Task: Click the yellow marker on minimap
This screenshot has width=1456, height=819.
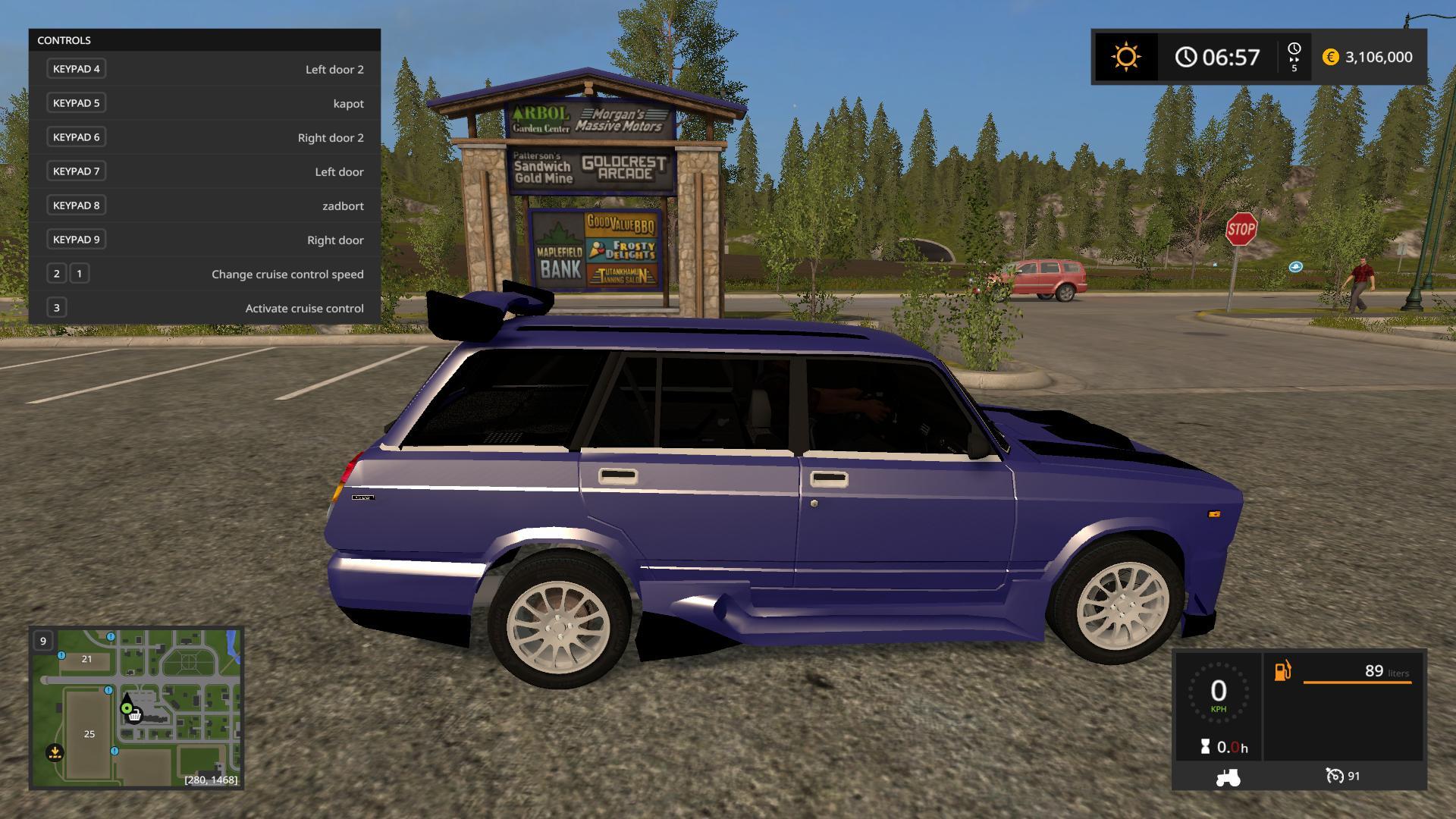Action: click(x=55, y=752)
